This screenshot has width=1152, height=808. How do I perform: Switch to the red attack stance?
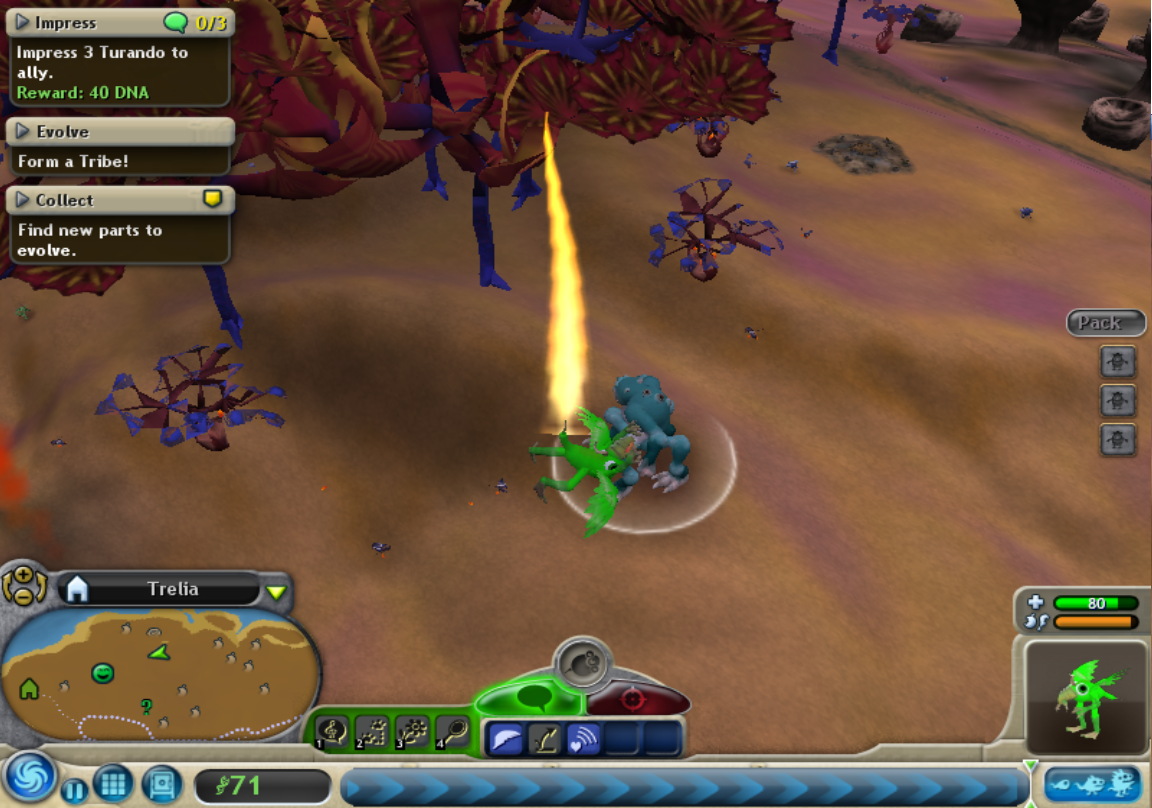pos(632,699)
